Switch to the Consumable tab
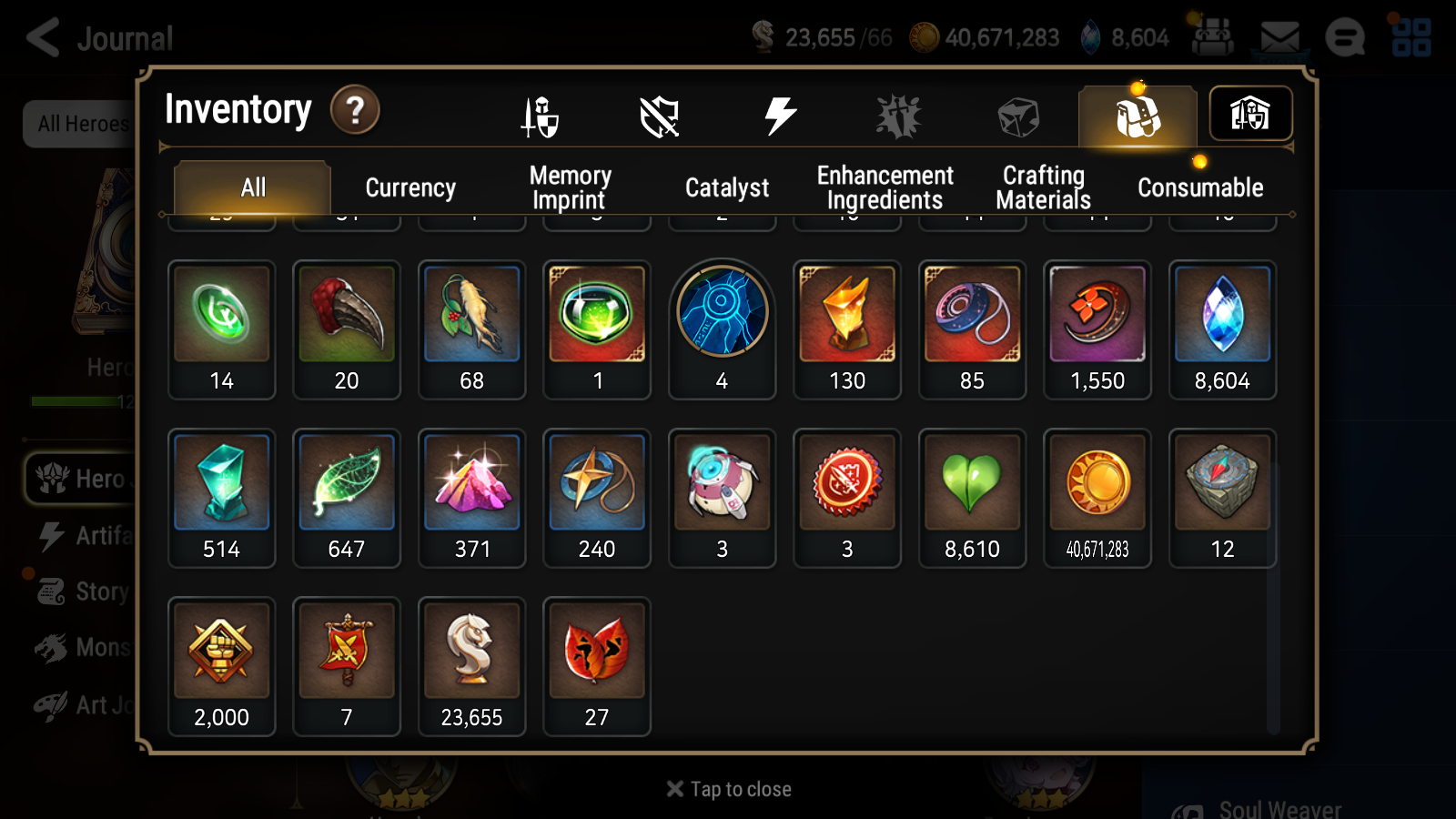The height and width of the screenshot is (819, 1456). pyautogui.click(x=1199, y=187)
